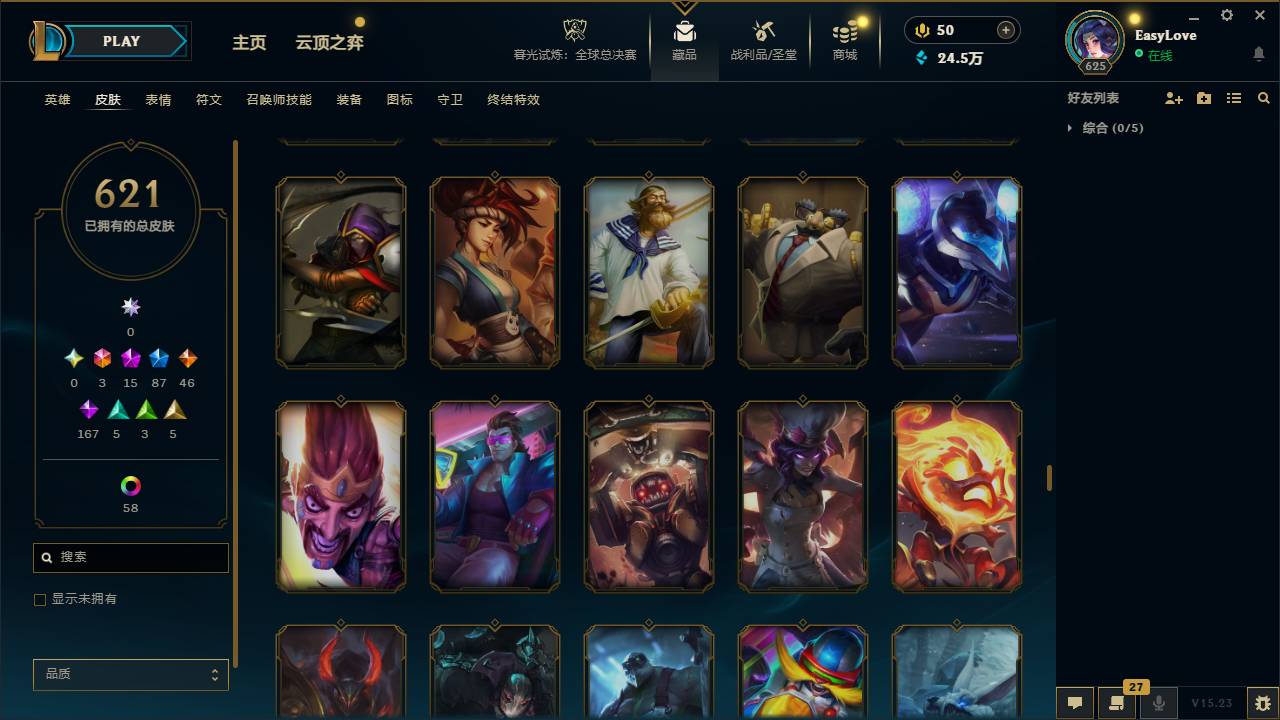Click the friend search magnifier icon
Screen dimensions: 1280x720
coord(1263,98)
